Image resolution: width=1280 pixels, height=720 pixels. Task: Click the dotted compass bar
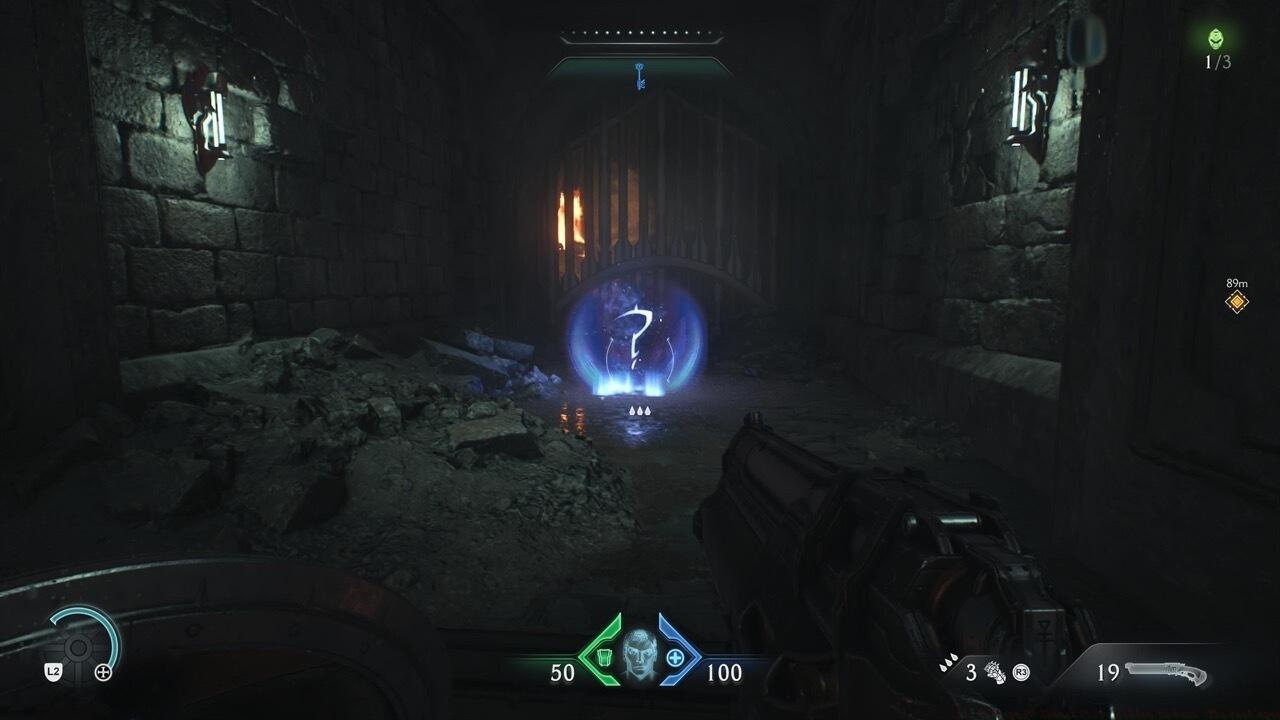[640, 39]
